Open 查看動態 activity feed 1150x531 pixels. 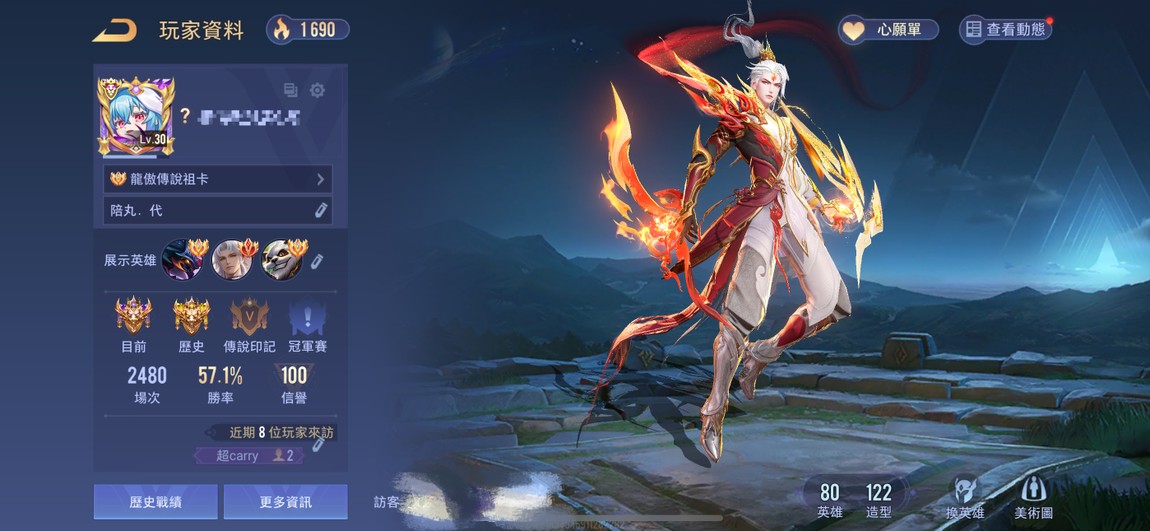click(x=1005, y=30)
